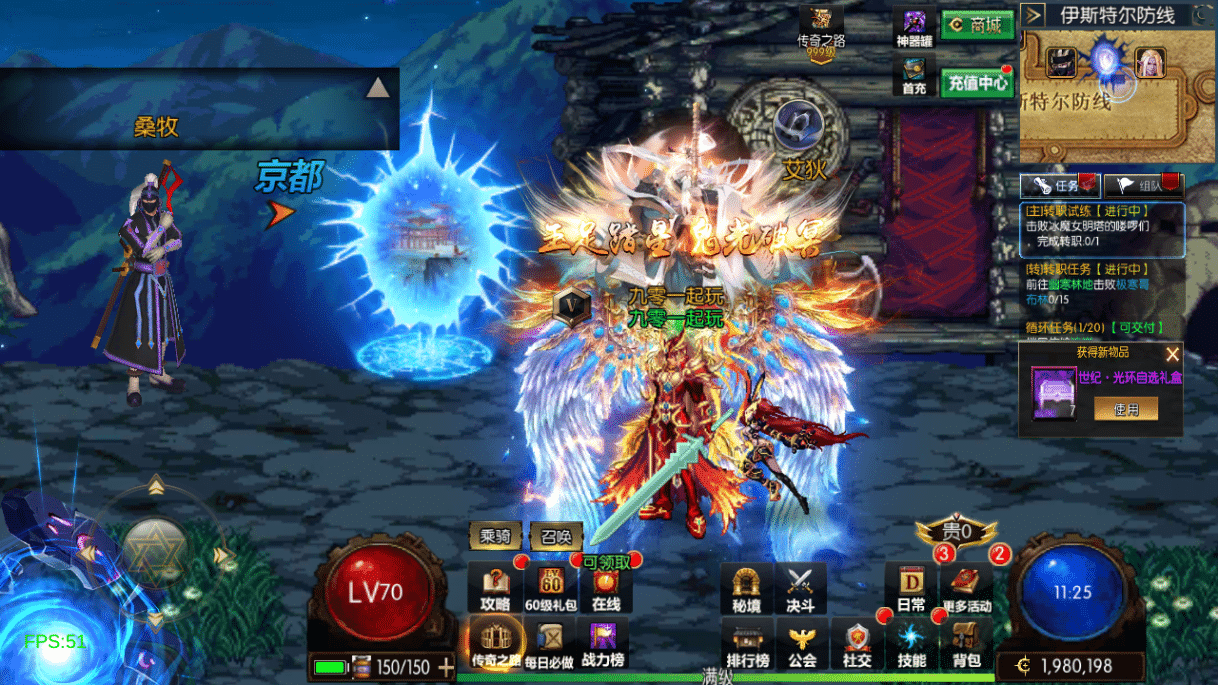1218x685 pixels.
Task: Open the 社交 social menu
Action: [x=856, y=643]
